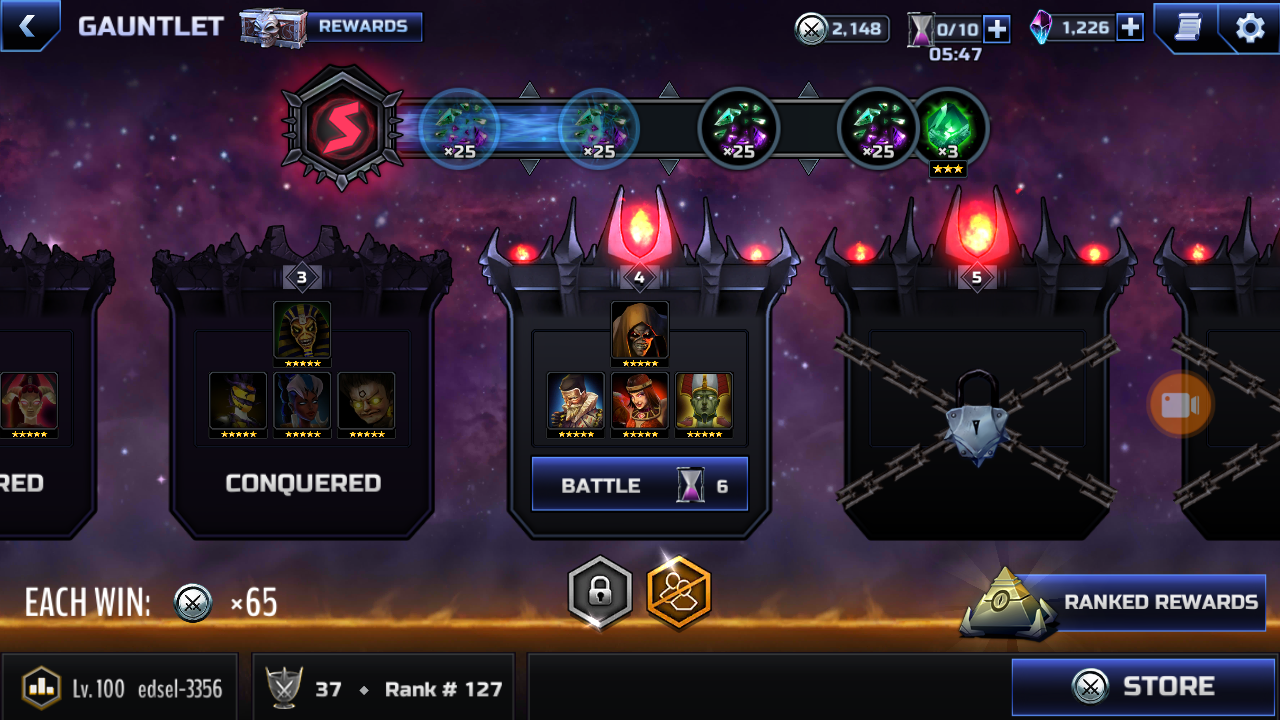Open the Store
Viewport: 1280px width, 720px height.
[1143, 686]
